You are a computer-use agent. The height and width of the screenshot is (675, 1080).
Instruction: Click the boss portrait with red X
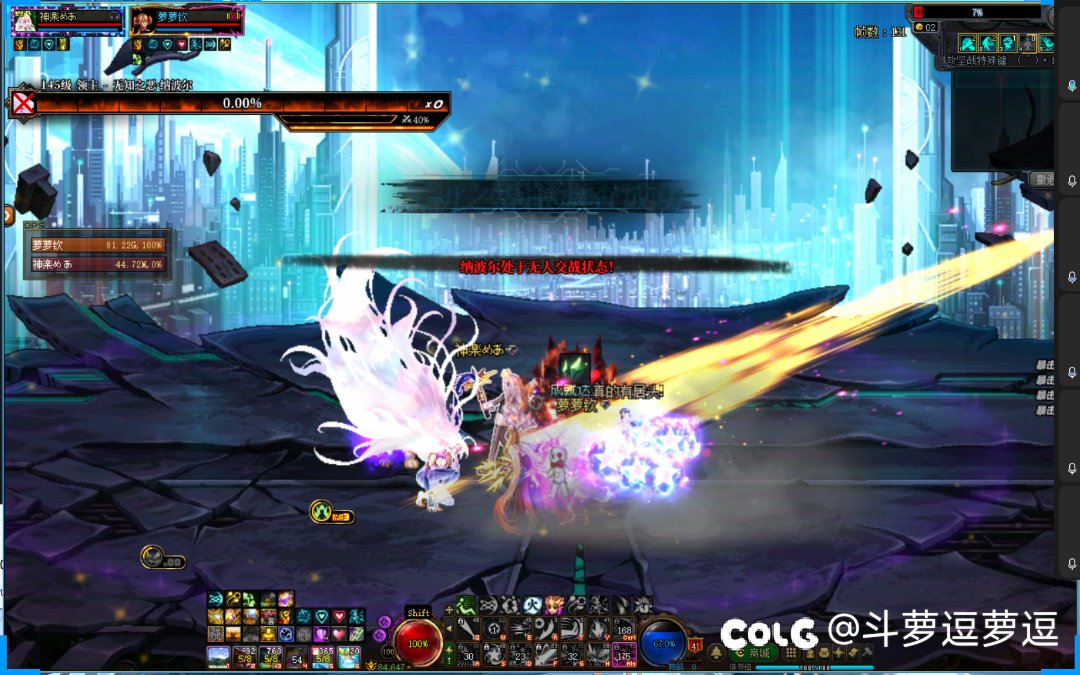pos(23,103)
